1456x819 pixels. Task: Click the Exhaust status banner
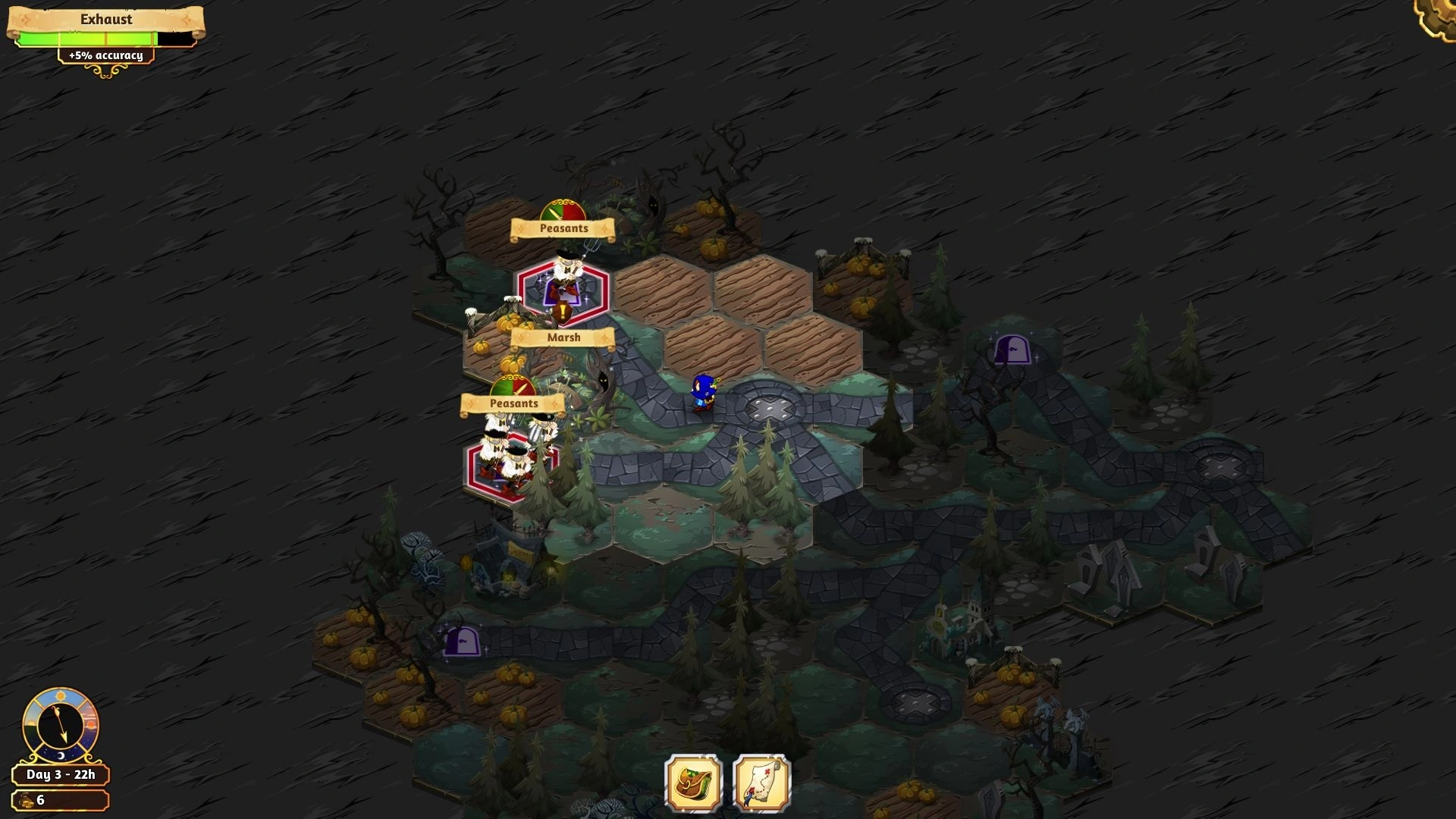(x=105, y=20)
